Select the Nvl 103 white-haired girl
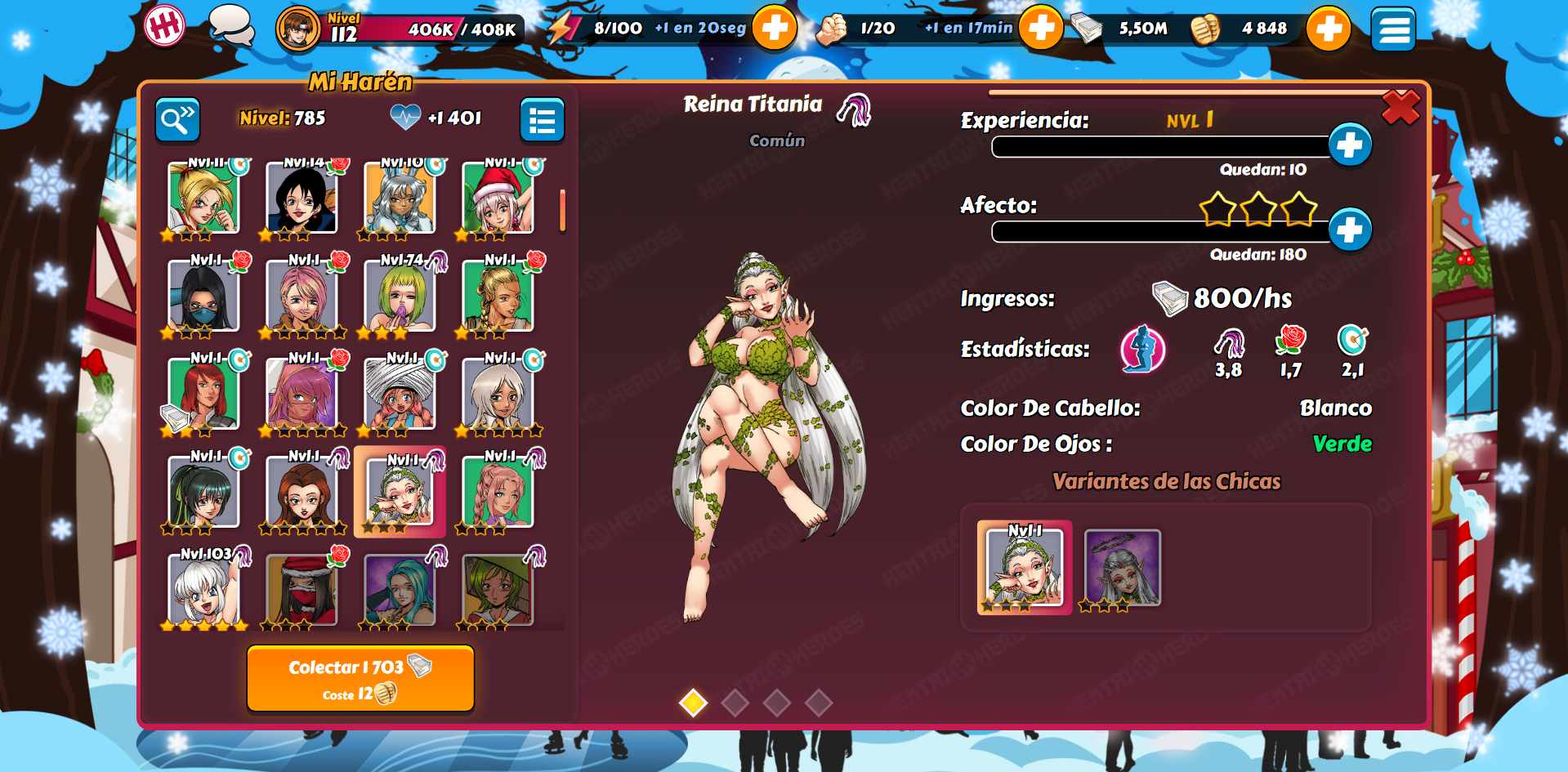The image size is (1568, 772). [x=203, y=588]
